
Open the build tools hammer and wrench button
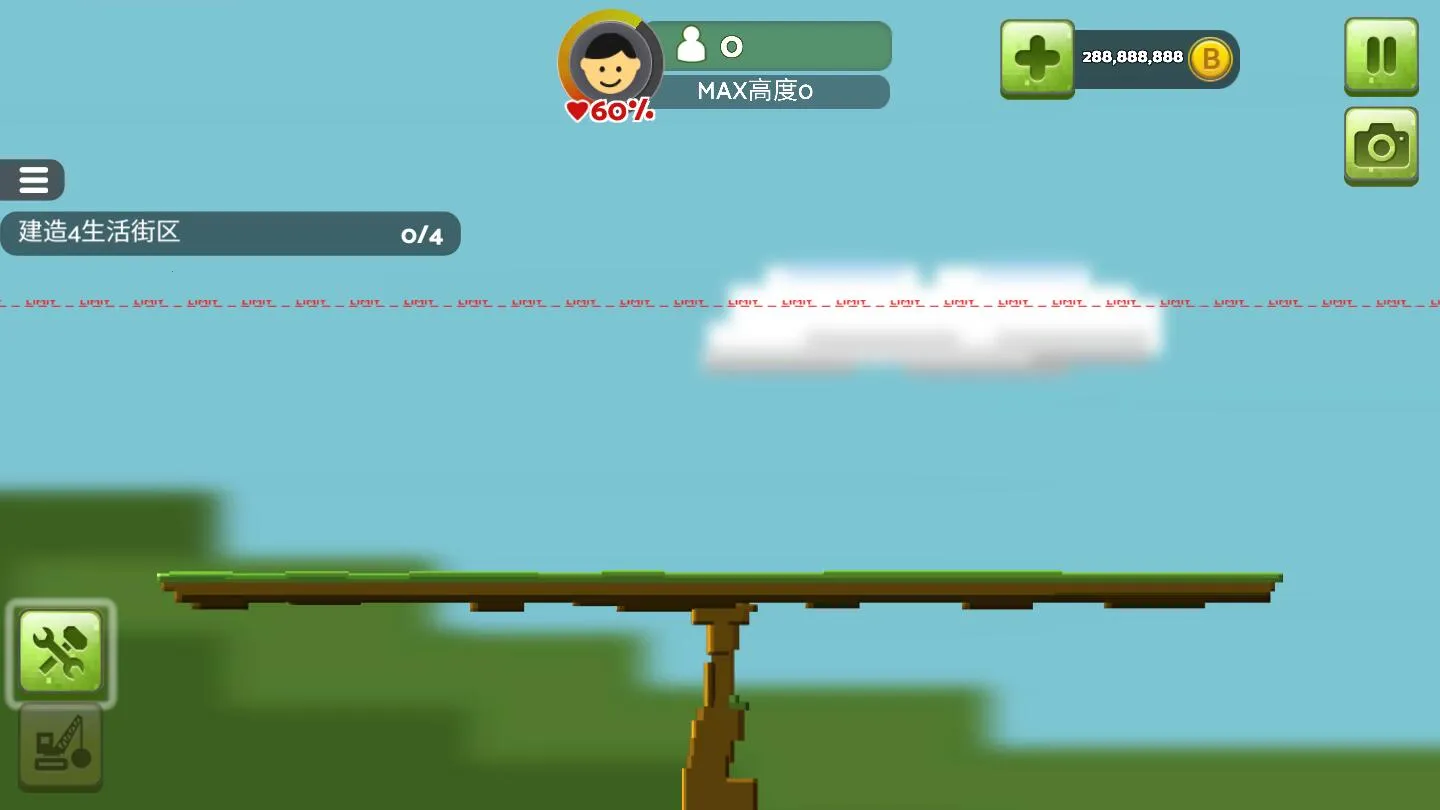(61, 653)
